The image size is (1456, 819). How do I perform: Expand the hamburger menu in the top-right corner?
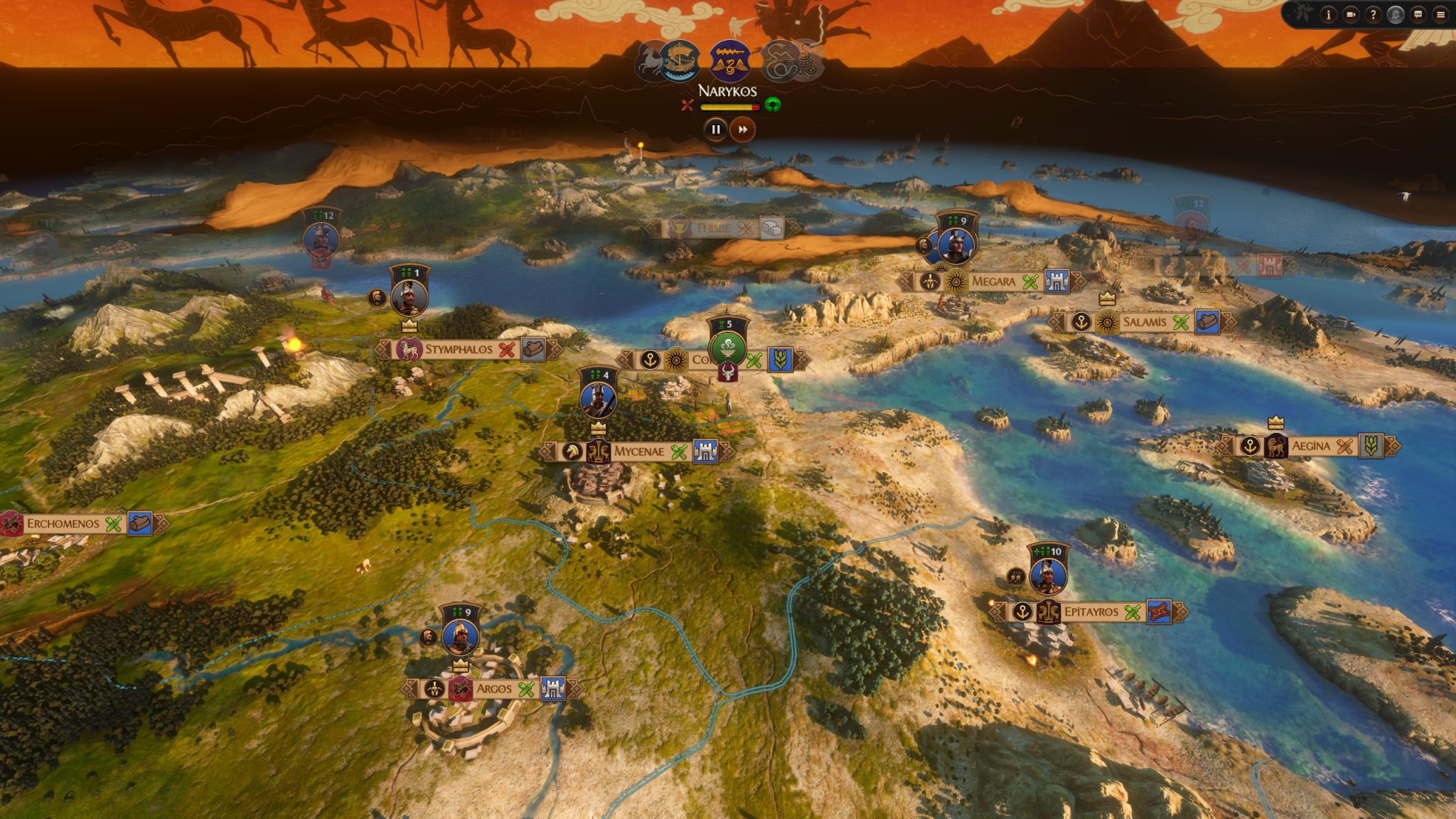[1441, 14]
